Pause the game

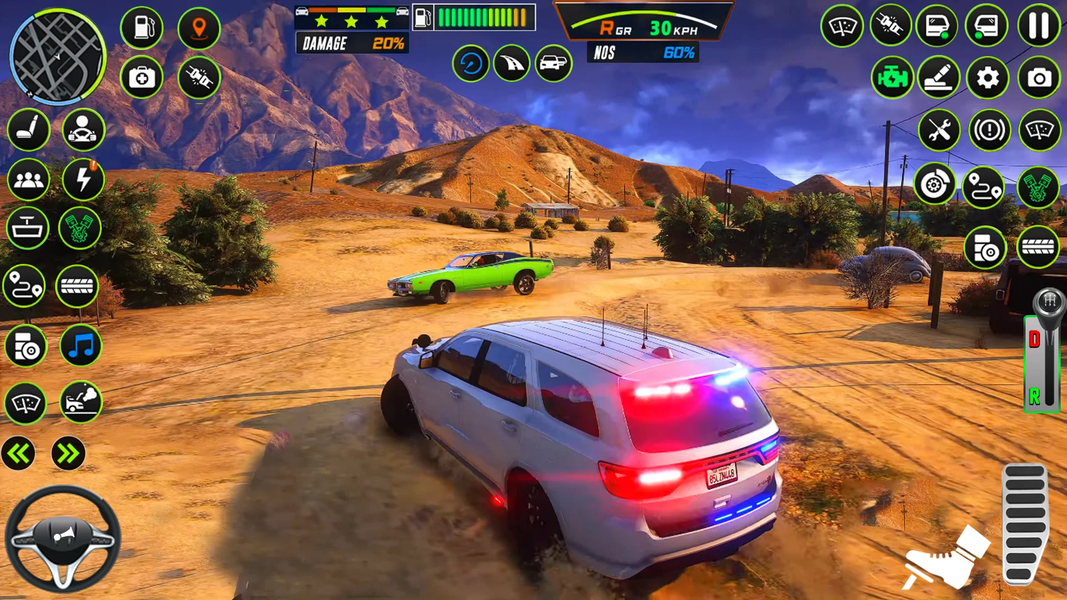coord(1039,26)
